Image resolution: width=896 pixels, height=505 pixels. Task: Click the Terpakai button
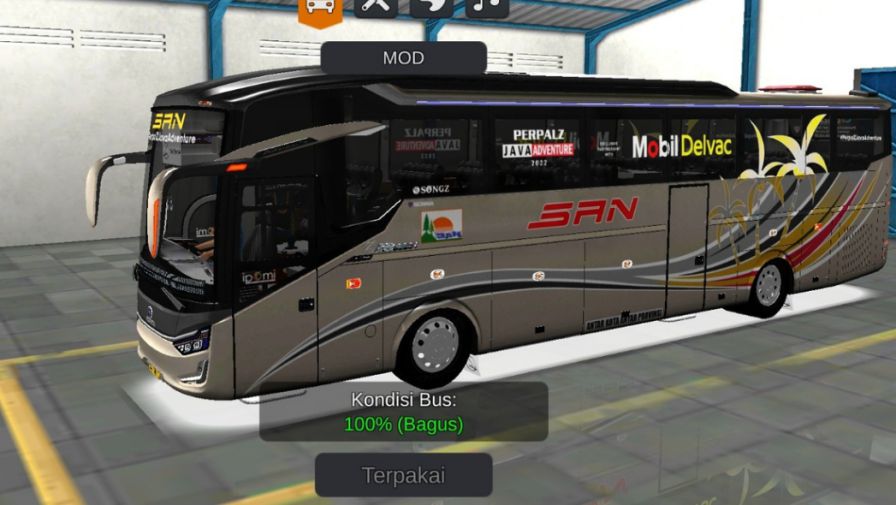(x=404, y=475)
